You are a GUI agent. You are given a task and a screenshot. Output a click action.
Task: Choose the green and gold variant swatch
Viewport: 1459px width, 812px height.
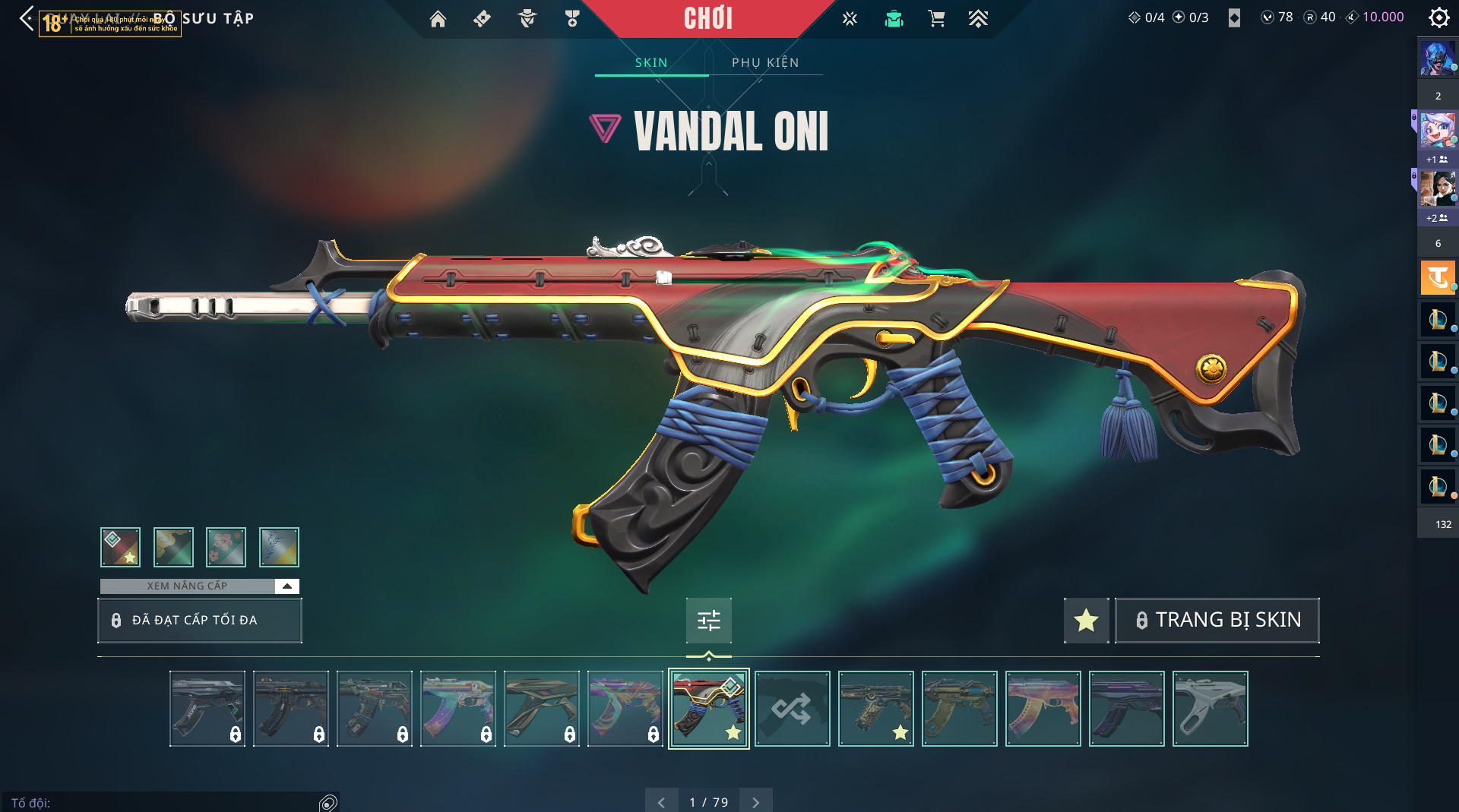(x=173, y=547)
